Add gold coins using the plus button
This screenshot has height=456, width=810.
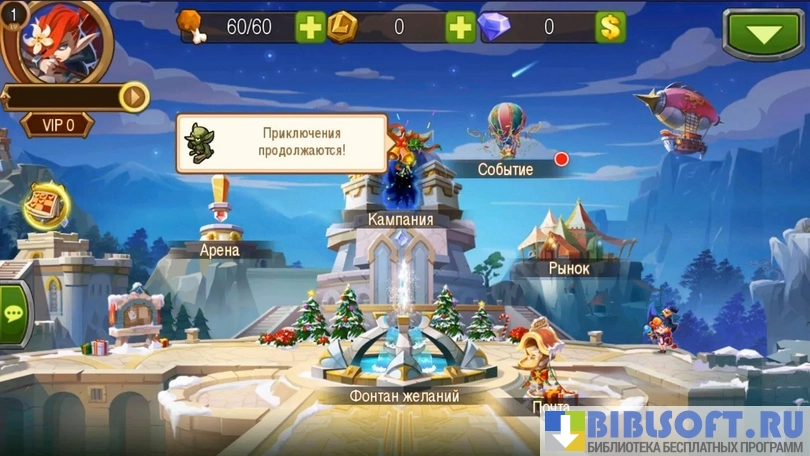click(x=460, y=27)
